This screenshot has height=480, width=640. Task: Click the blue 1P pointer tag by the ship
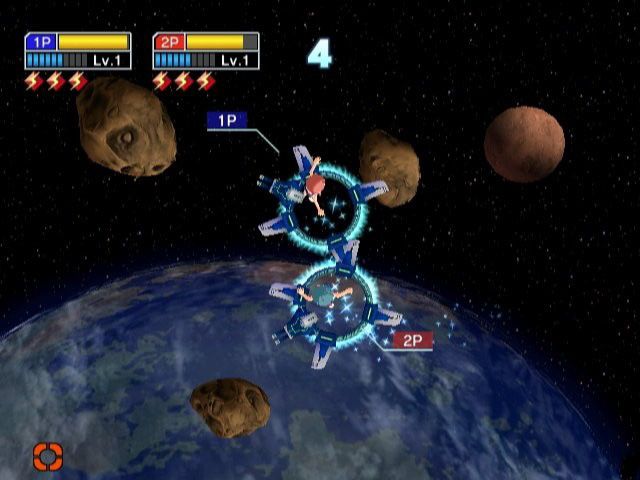pyautogui.click(x=226, y=120)
